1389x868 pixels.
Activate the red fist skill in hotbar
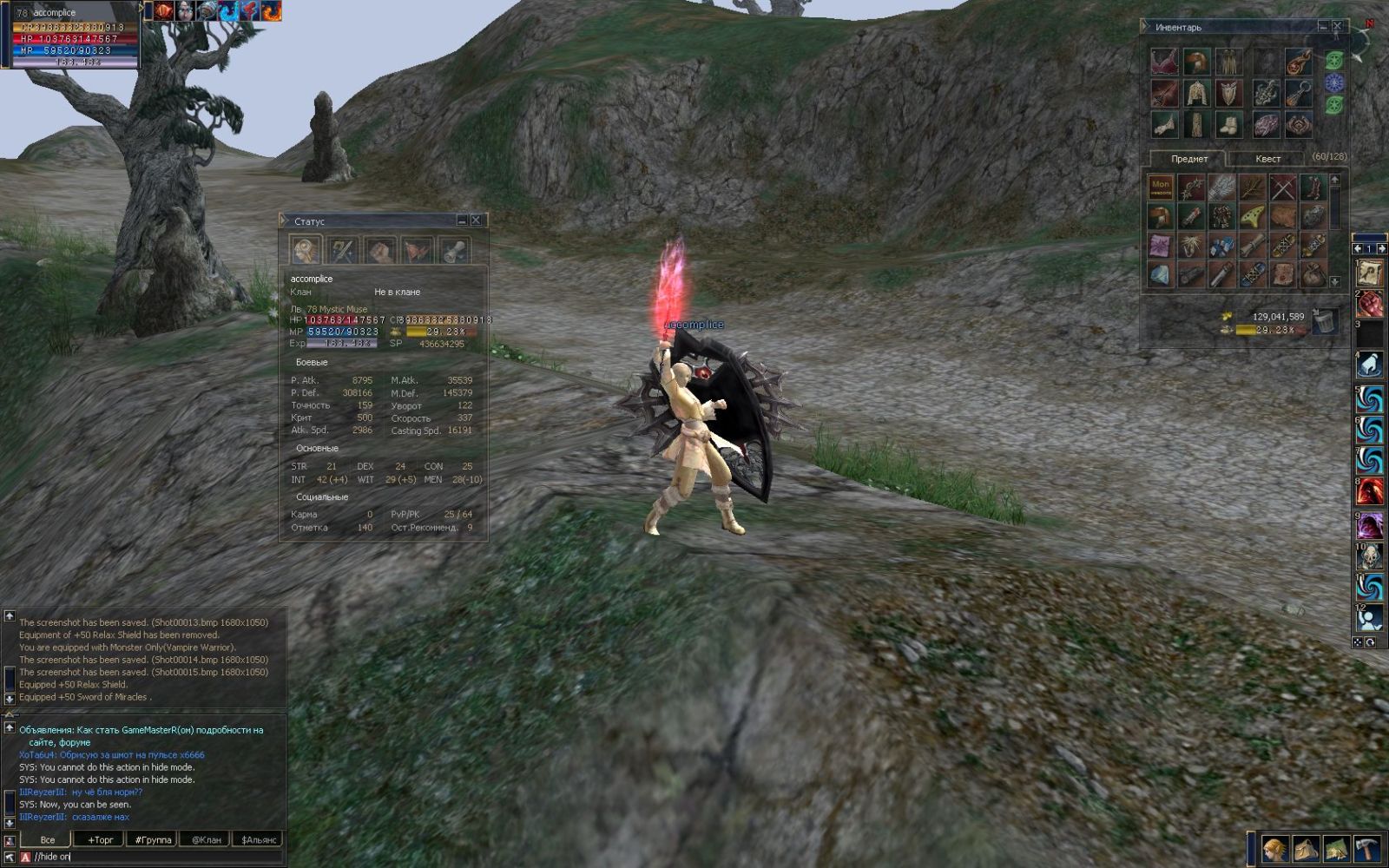tap(1370, 305)
